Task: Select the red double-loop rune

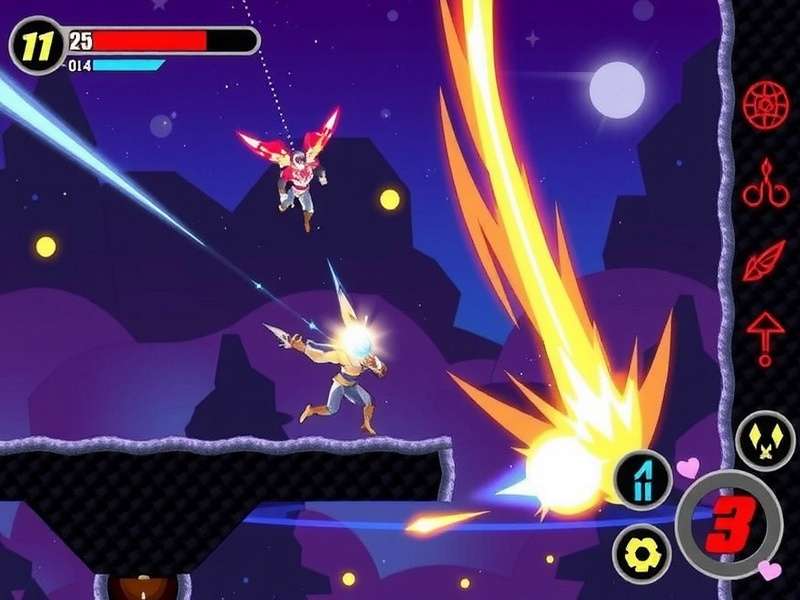Action: point(765,184)
